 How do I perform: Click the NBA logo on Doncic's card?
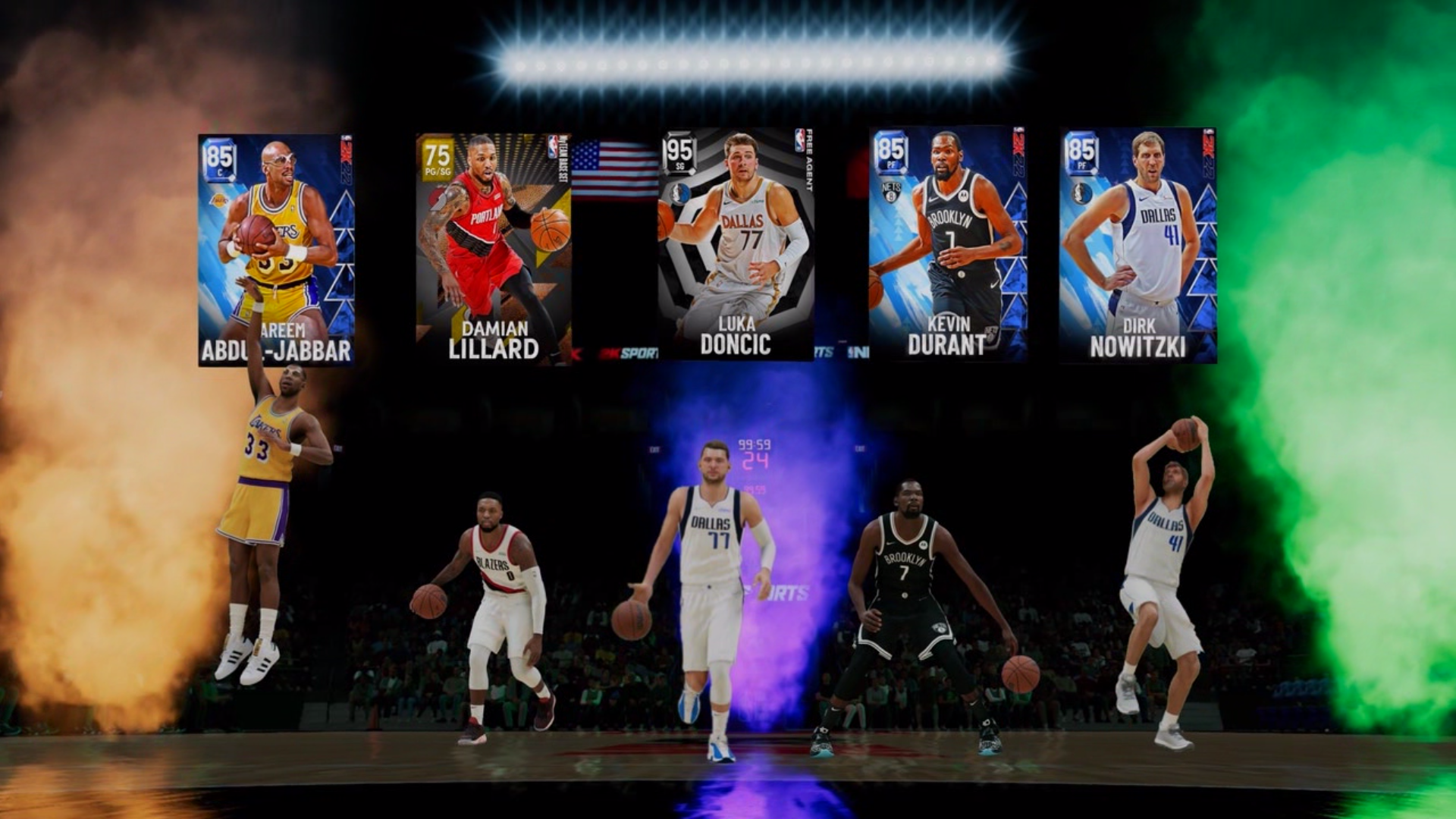[799, 142]
